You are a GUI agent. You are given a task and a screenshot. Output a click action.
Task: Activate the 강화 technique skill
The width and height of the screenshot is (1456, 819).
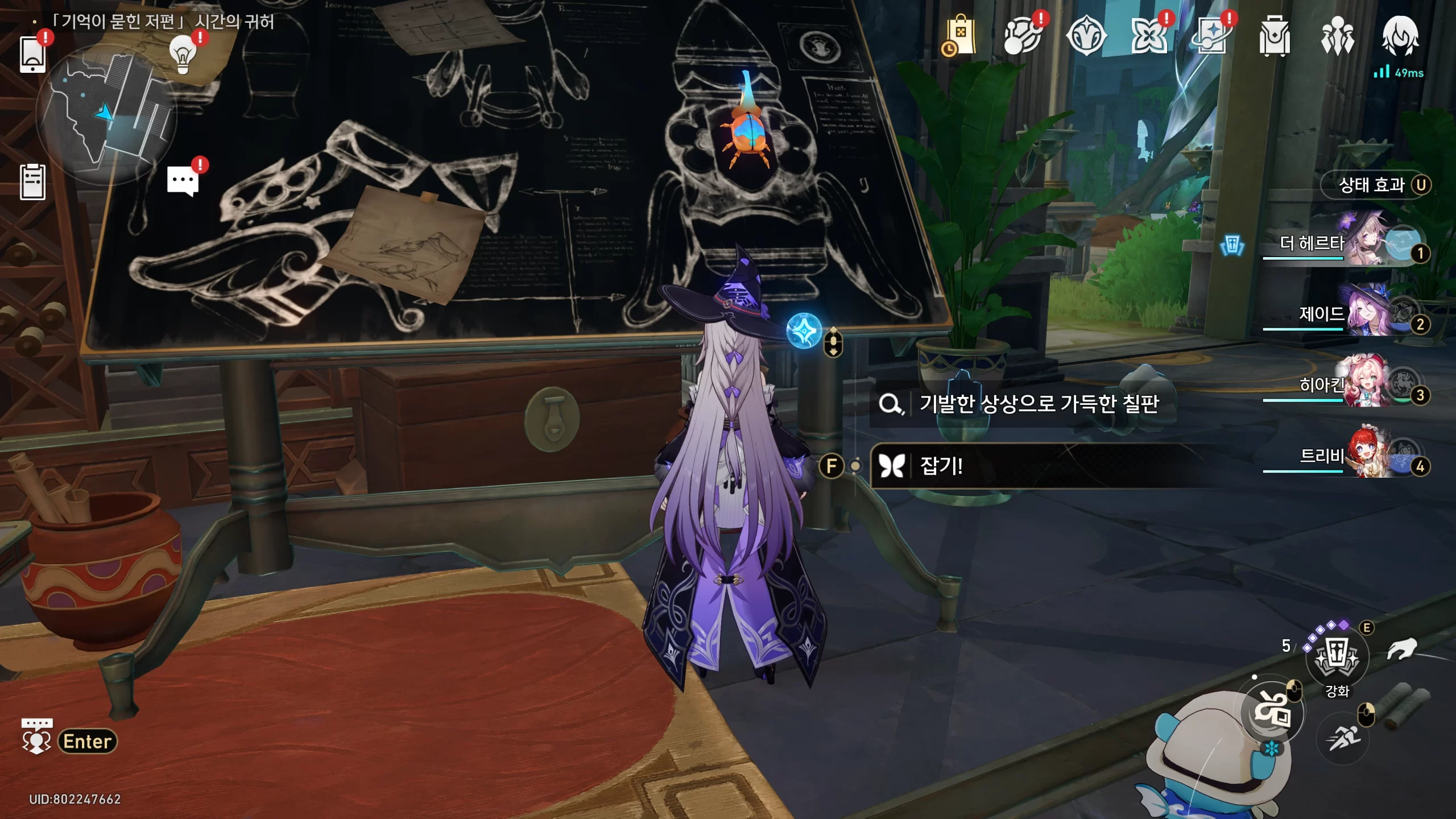click(x=1337, y=657)
